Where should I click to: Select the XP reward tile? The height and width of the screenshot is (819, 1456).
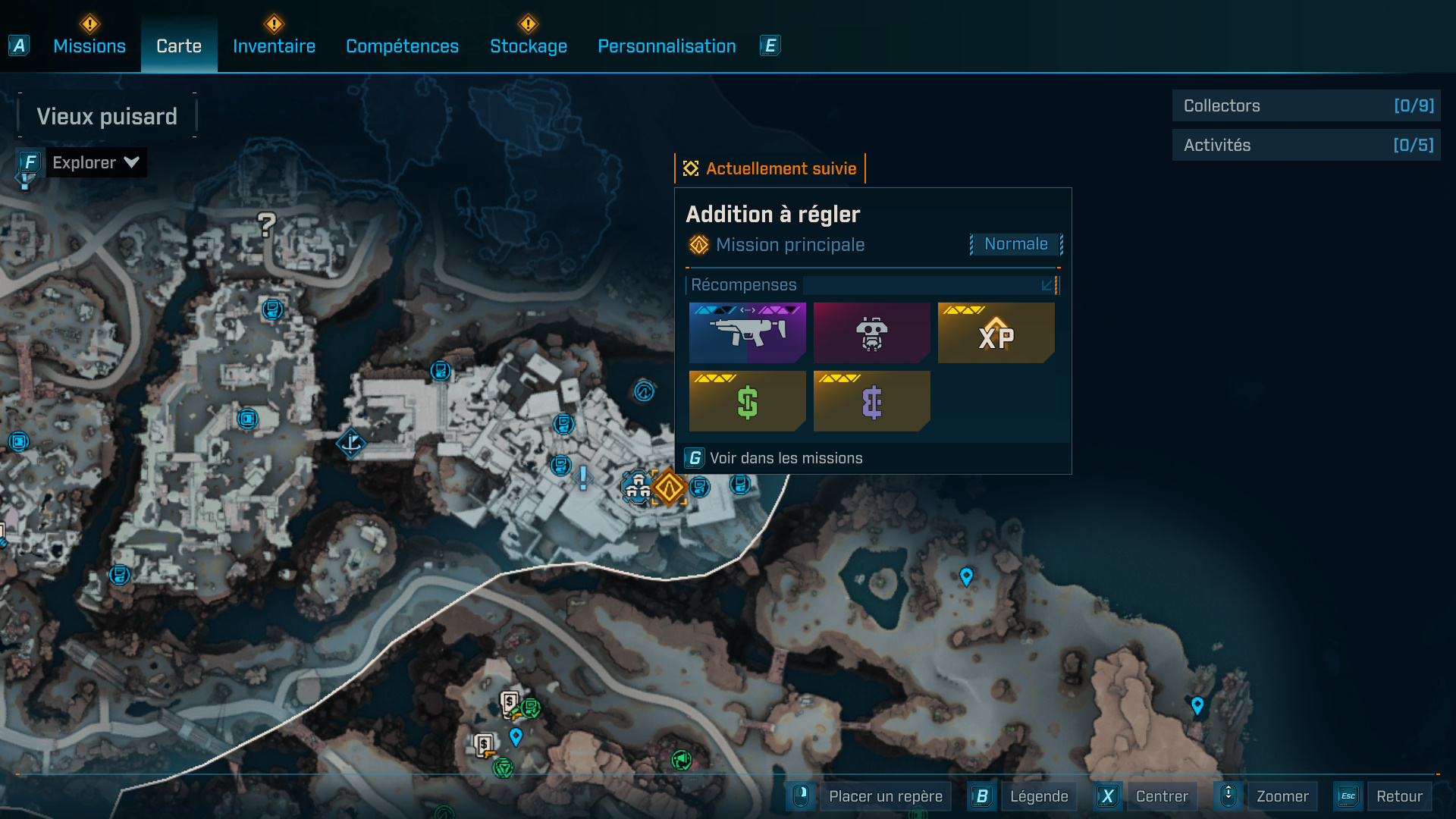click(996, 332)
